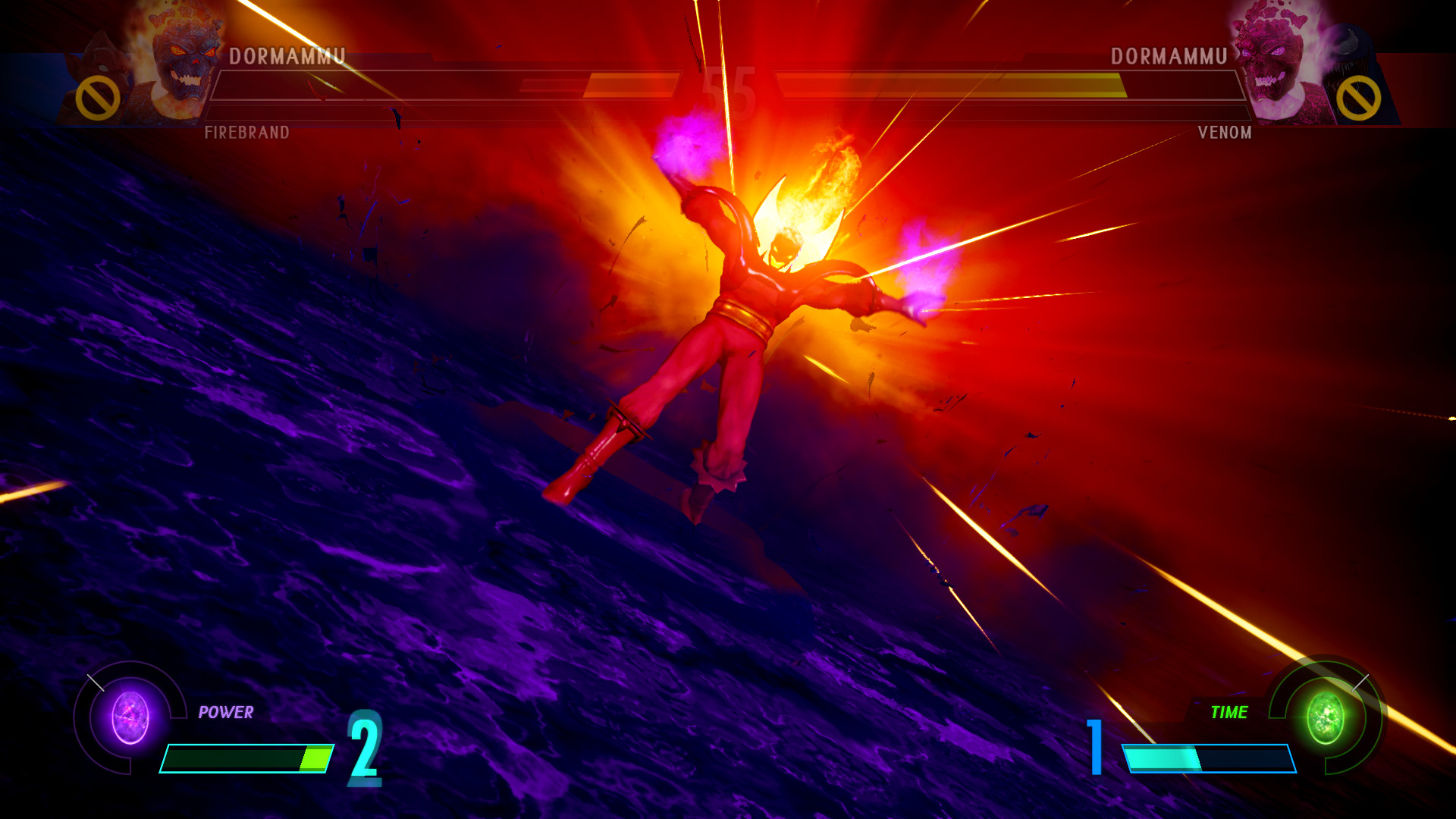Select the DORMAMMU name label on left
1456x819 pixels.
click(288, 55)
